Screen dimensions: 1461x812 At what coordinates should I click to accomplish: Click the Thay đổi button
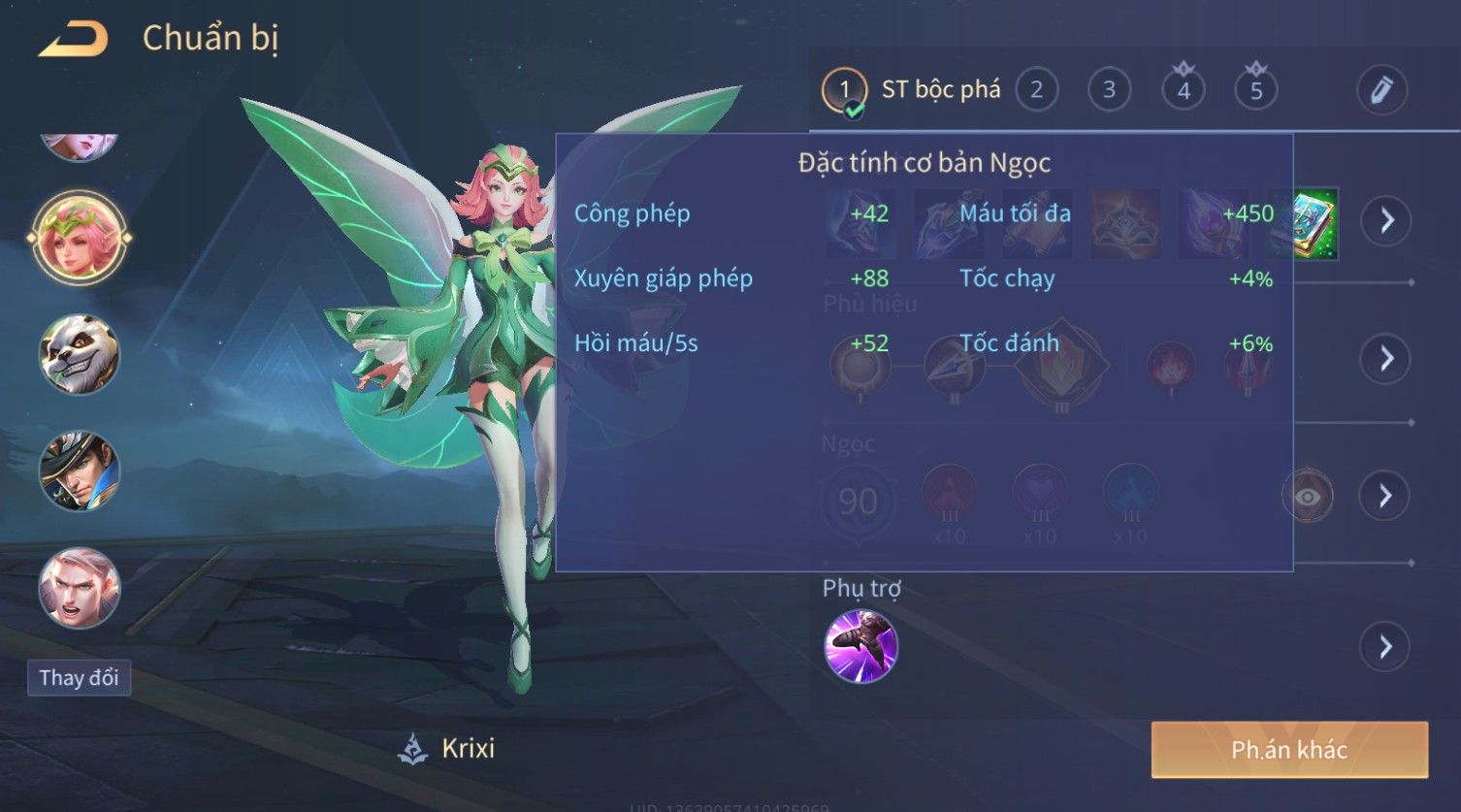coord(79,677)
